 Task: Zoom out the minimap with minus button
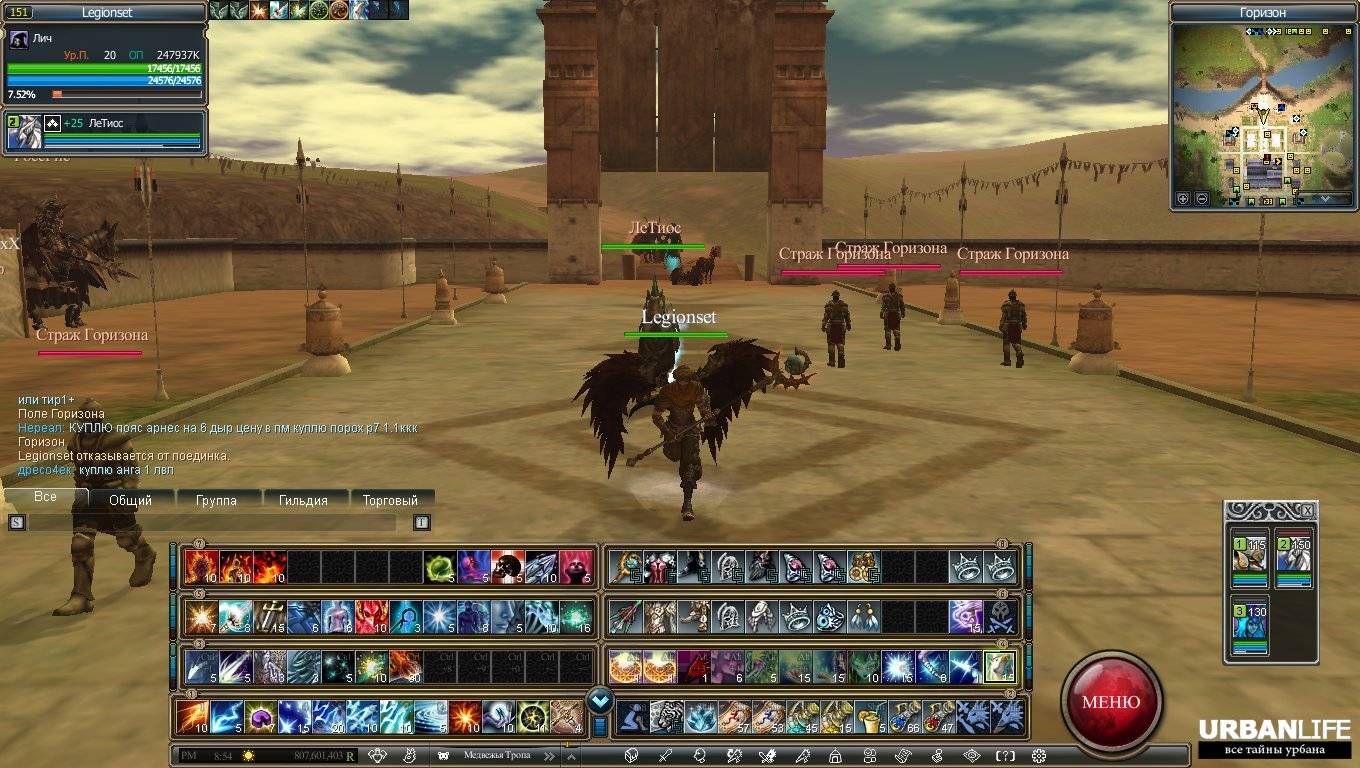[1201, 199]
